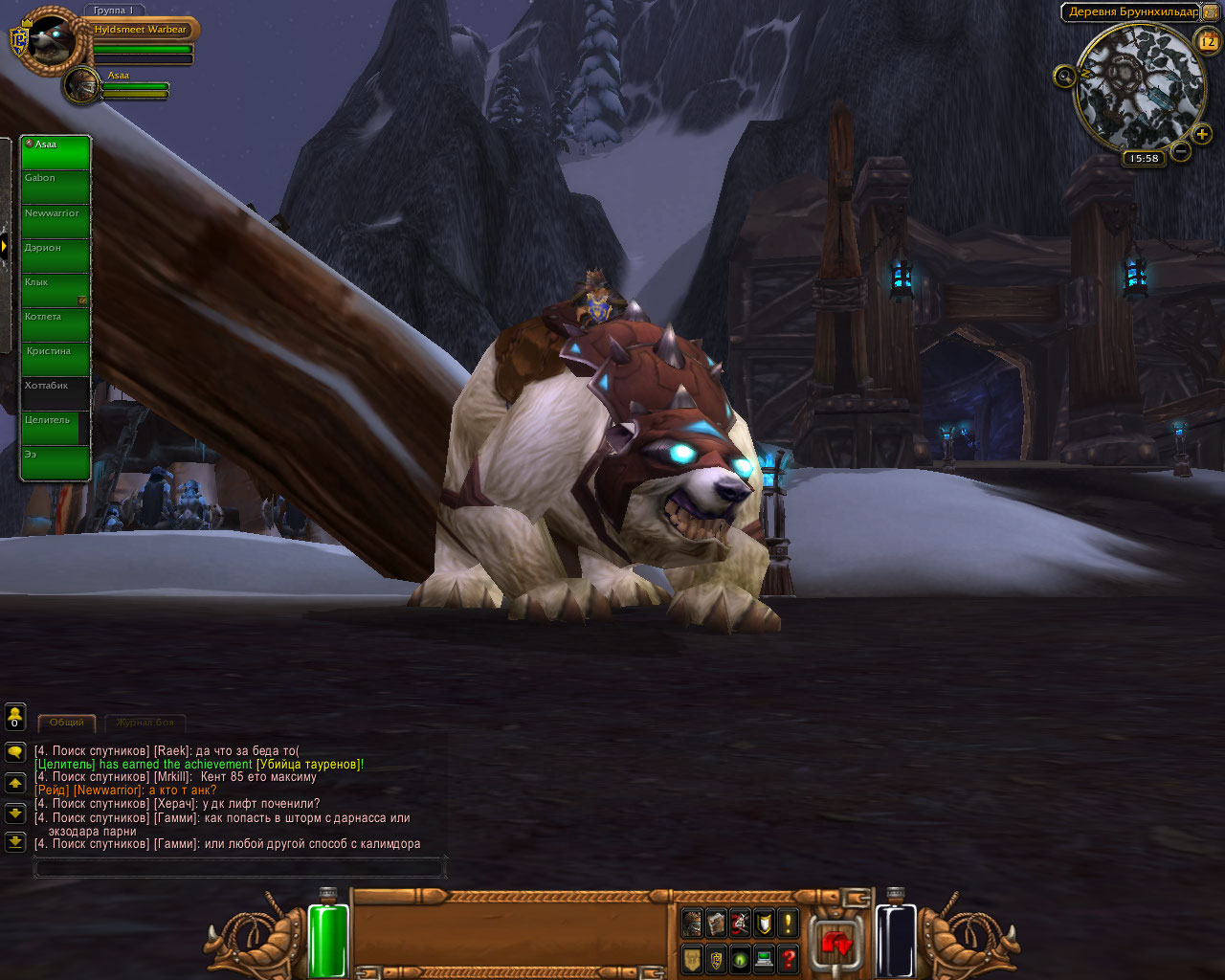1225x980 pixels.
Task: Click the circular minimap
Action: tap(1139, 88)
